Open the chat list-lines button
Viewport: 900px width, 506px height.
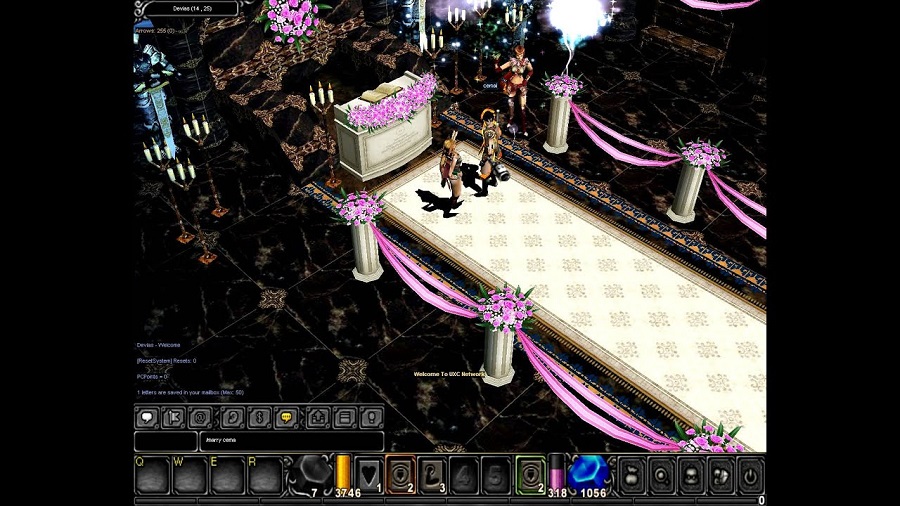click(344, 417)
